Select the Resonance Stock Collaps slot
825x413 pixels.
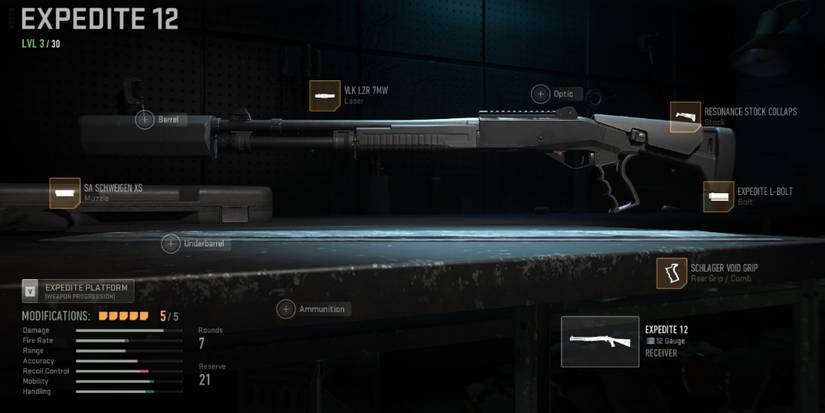coord(685,117)
